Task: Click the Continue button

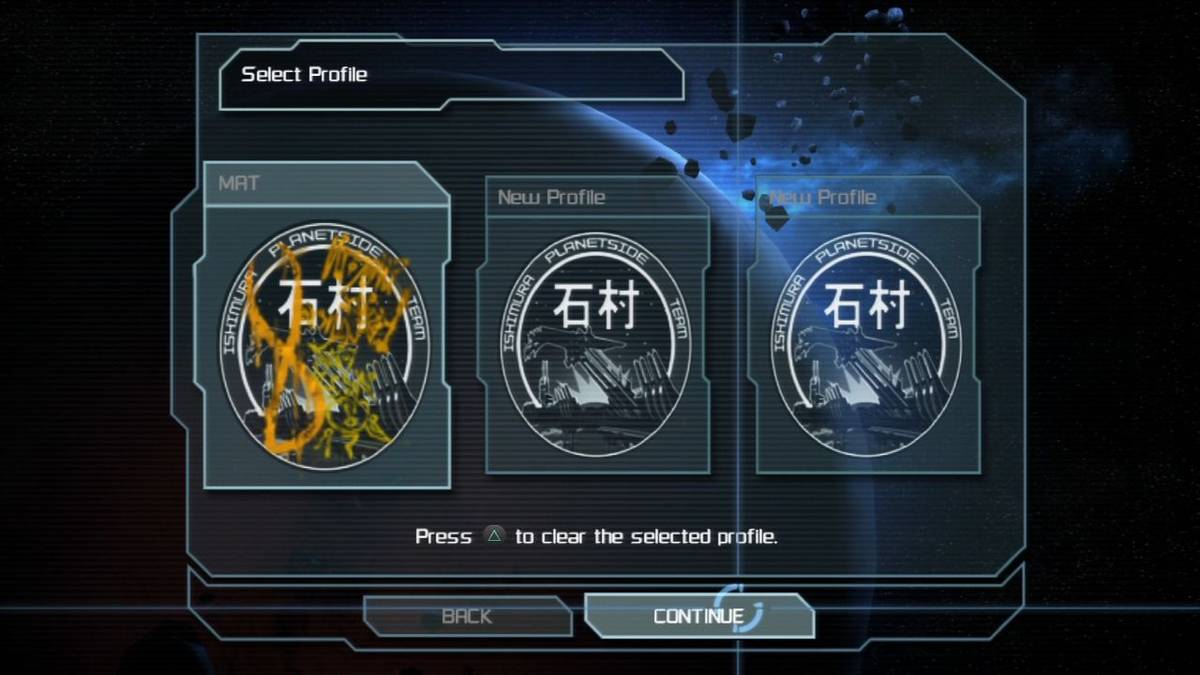Action: [698, 616]
